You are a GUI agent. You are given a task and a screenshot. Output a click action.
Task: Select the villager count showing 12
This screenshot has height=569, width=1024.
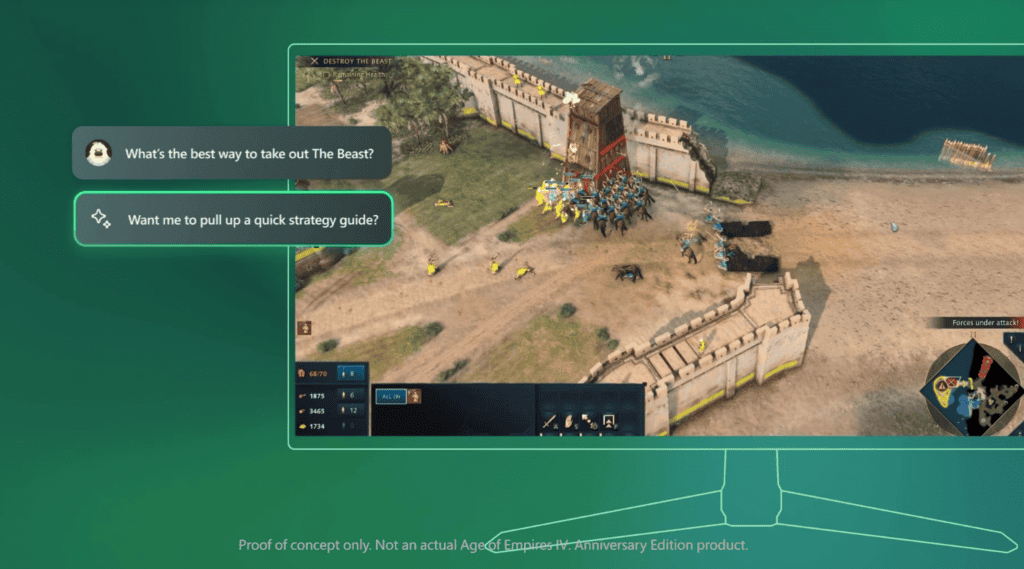[351, 410]
